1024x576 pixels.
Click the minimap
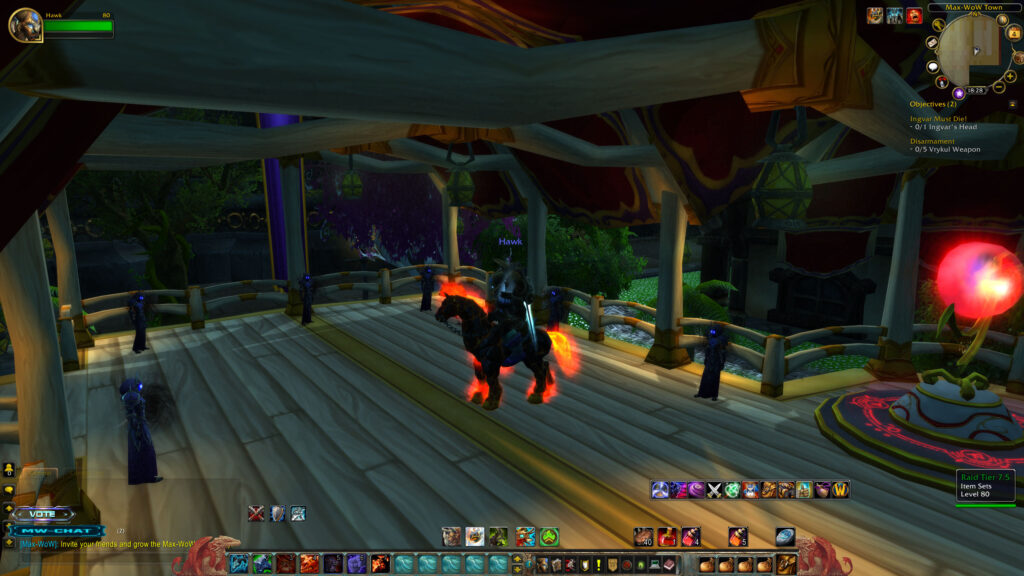[971, 48]
